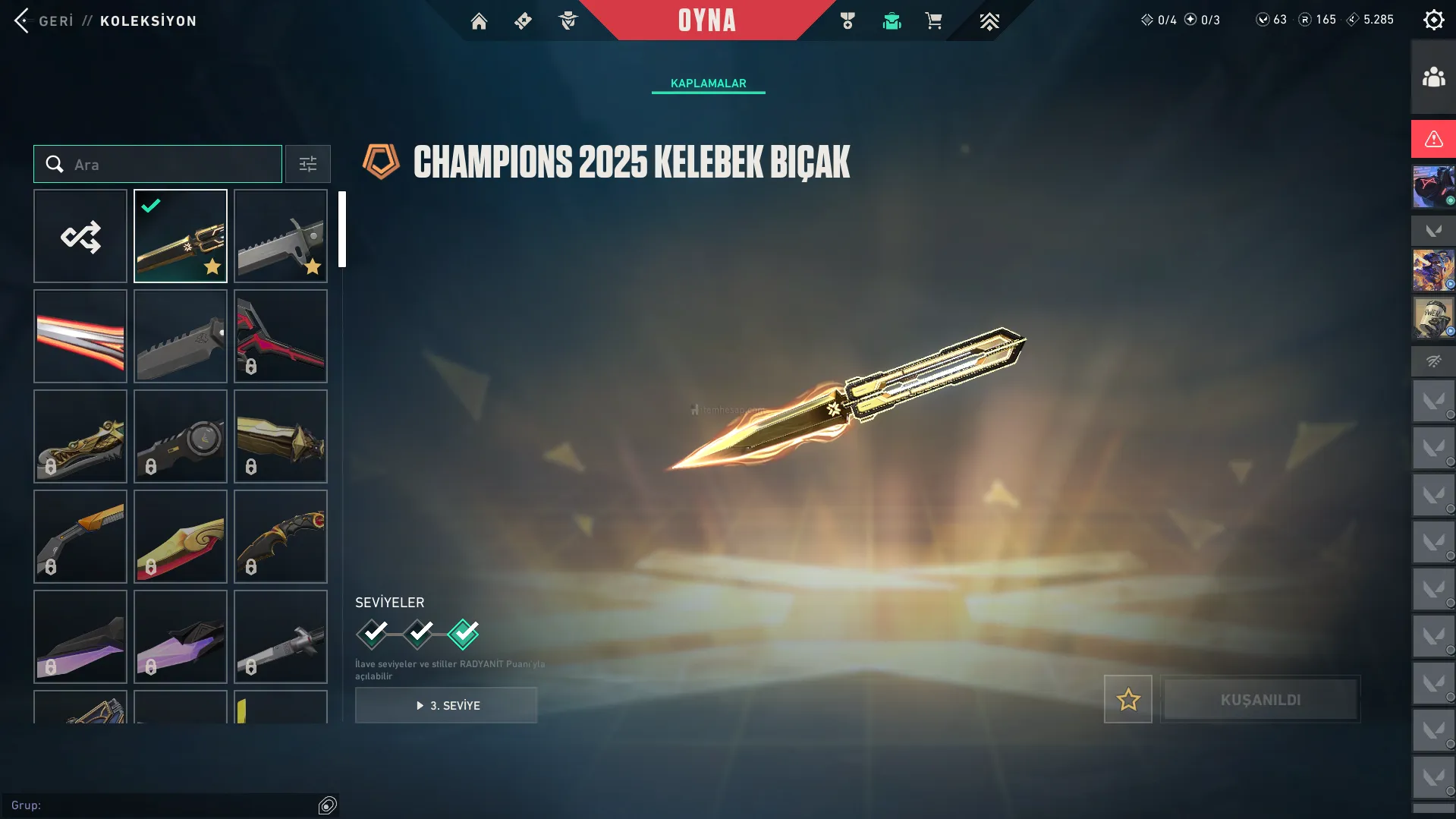Open the home screen icon

(x=479, y=21)
